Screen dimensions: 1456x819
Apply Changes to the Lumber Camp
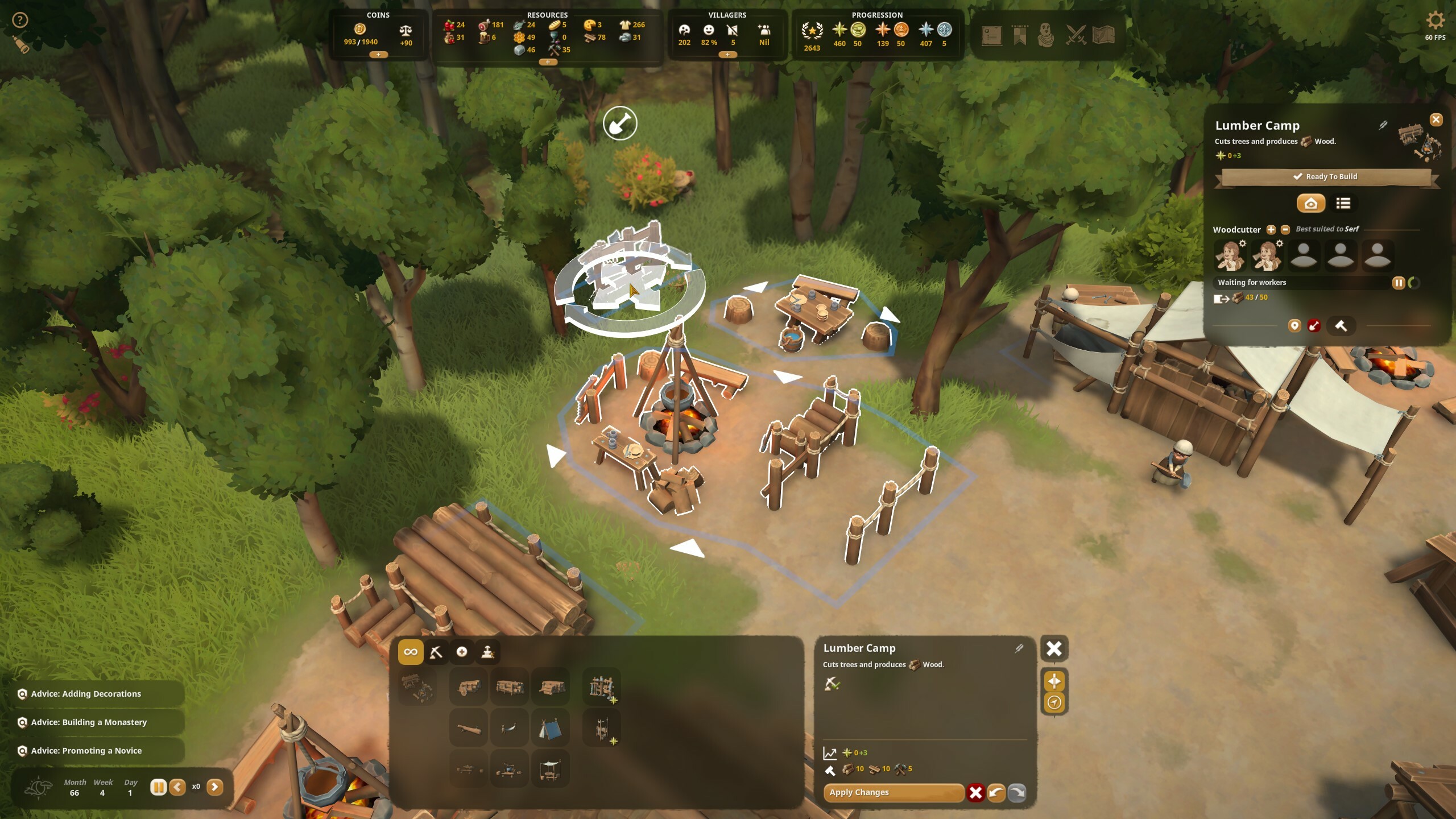893,792
